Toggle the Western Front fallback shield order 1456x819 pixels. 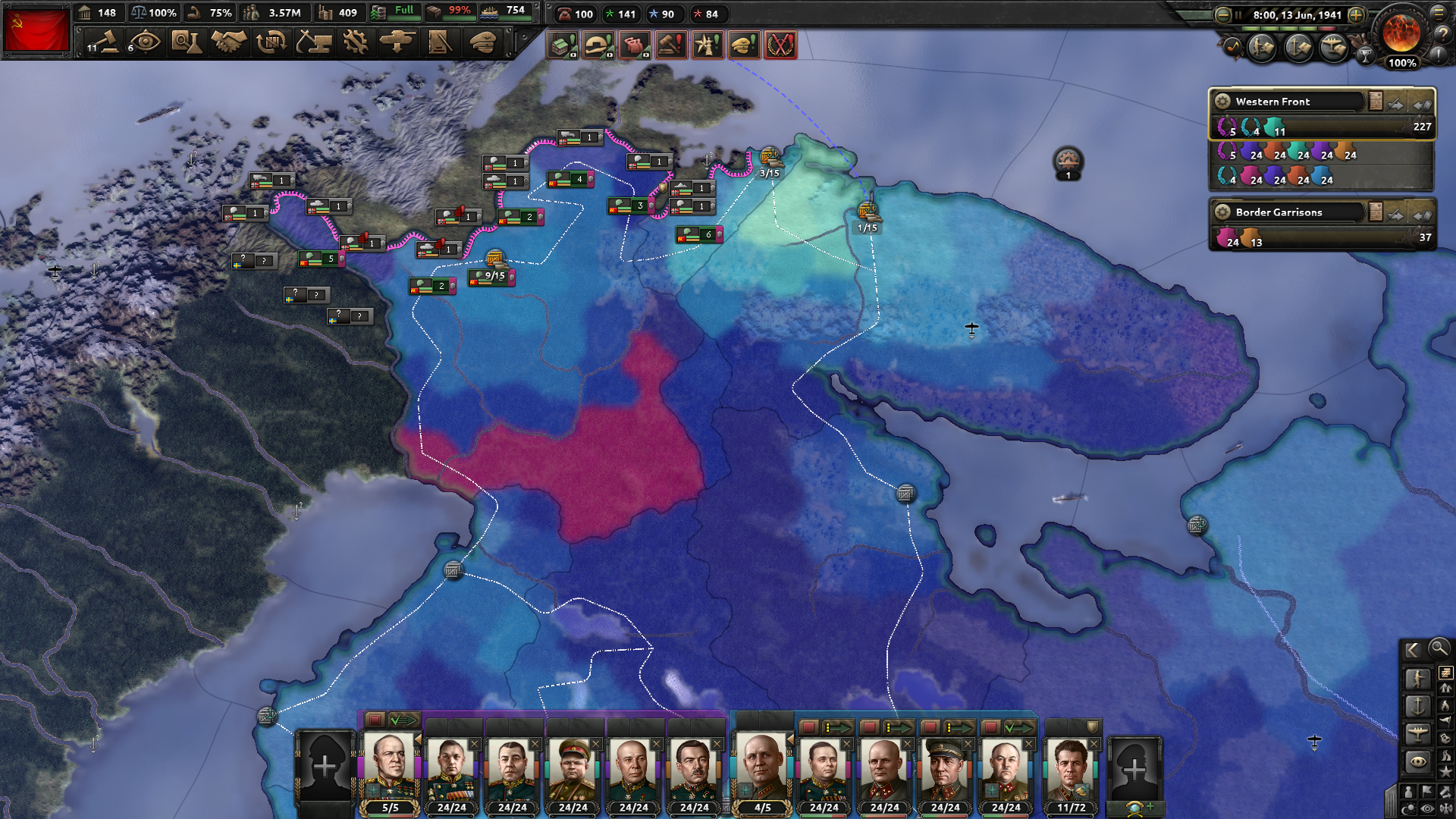pyautogui.click(x=1424, y=106)
